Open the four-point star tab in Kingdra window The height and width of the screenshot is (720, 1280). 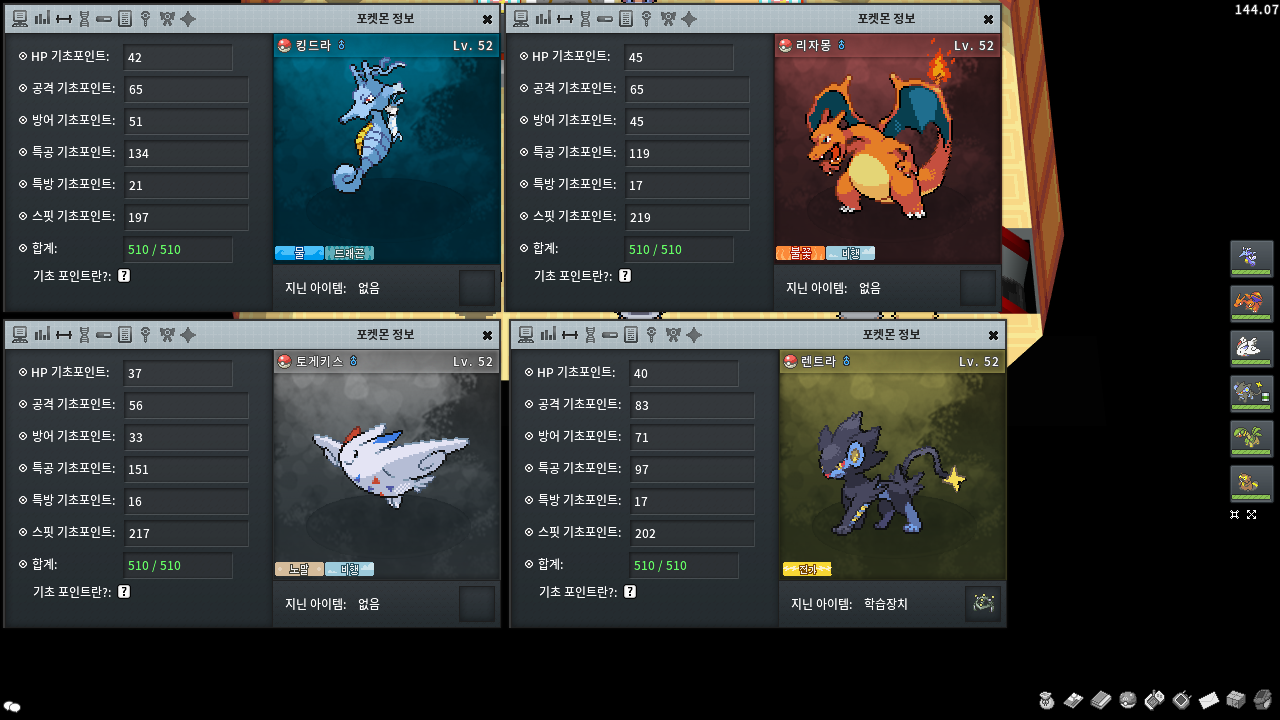pos(188,18)
